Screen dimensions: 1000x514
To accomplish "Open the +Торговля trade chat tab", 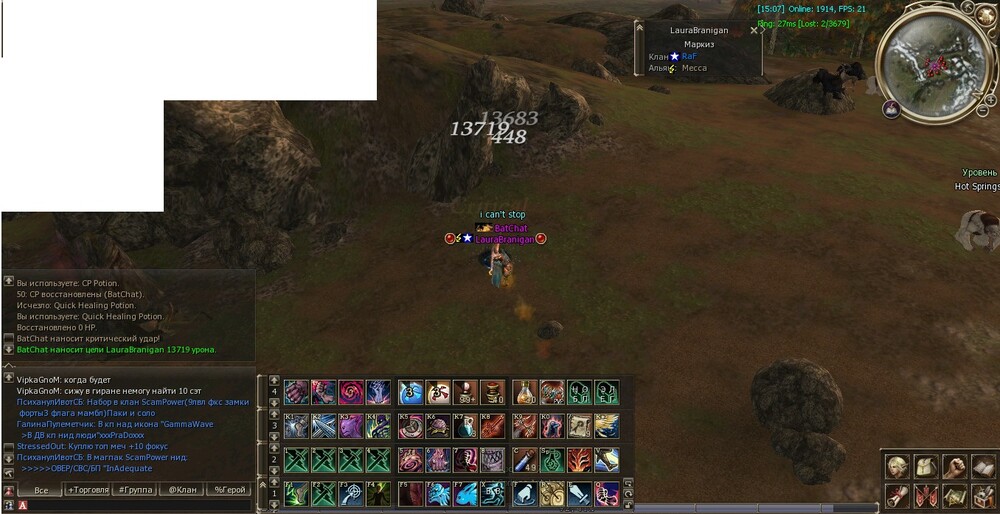I will coord(89,490).
